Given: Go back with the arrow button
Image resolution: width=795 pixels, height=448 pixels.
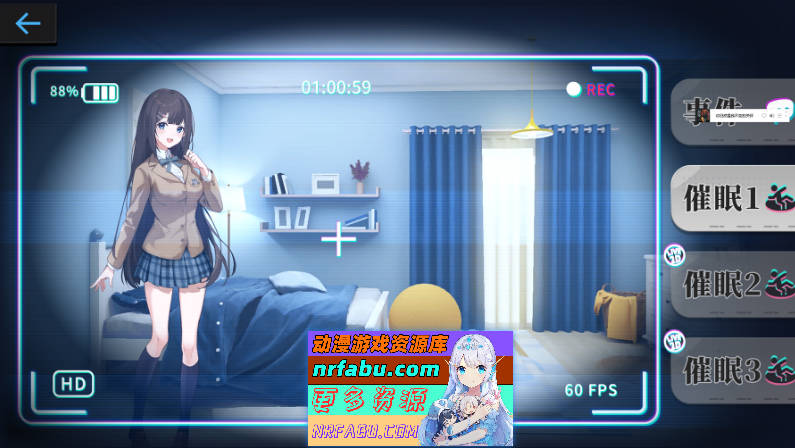Looking at the screenshot, I should (28, 23).
